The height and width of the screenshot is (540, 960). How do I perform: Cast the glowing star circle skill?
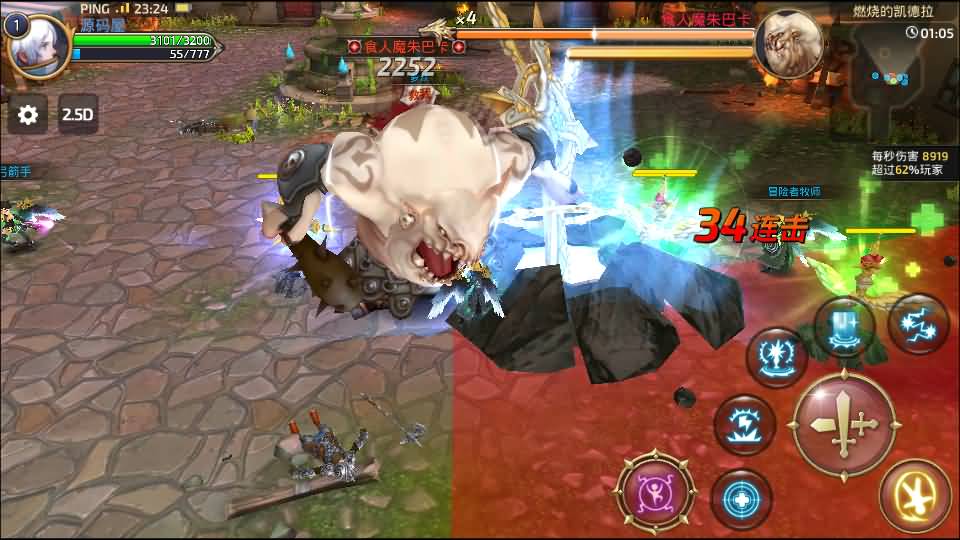[x=777, y=357]
